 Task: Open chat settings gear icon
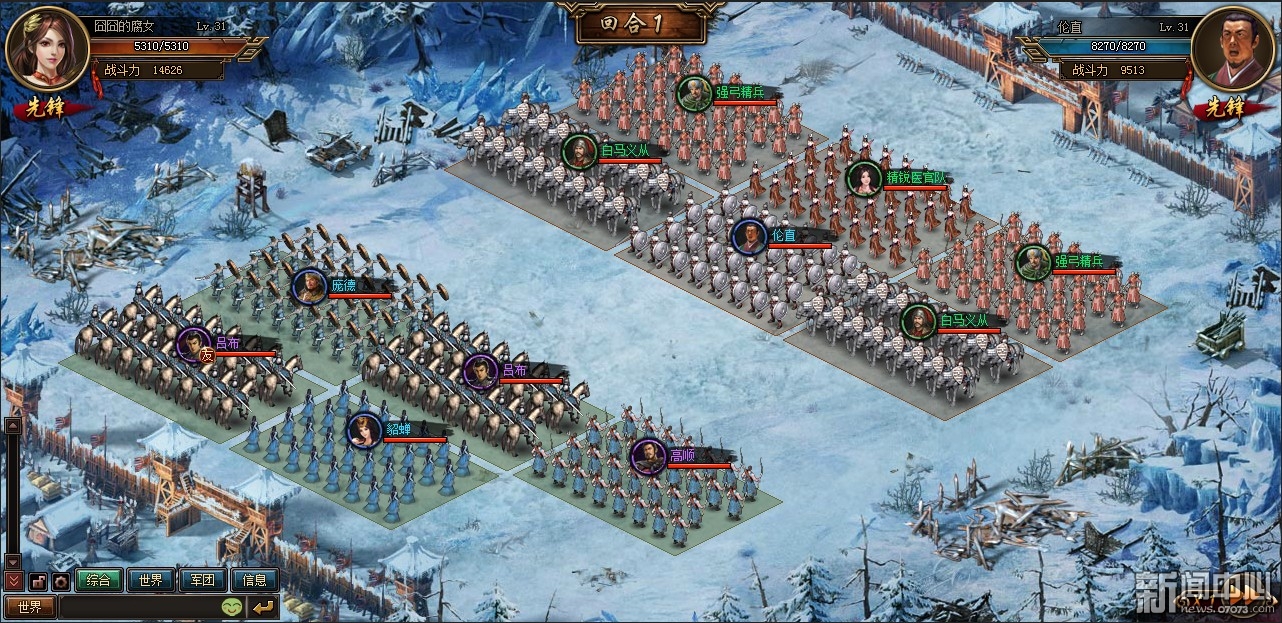(x=61, y=580)
